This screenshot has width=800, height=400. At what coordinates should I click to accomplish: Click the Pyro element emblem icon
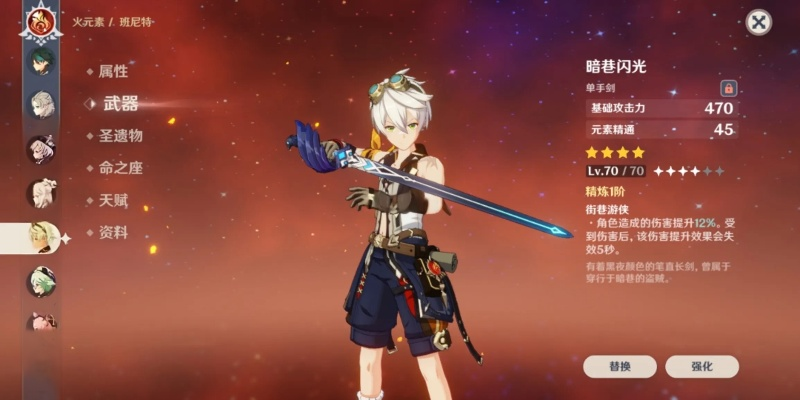[41, 20]
